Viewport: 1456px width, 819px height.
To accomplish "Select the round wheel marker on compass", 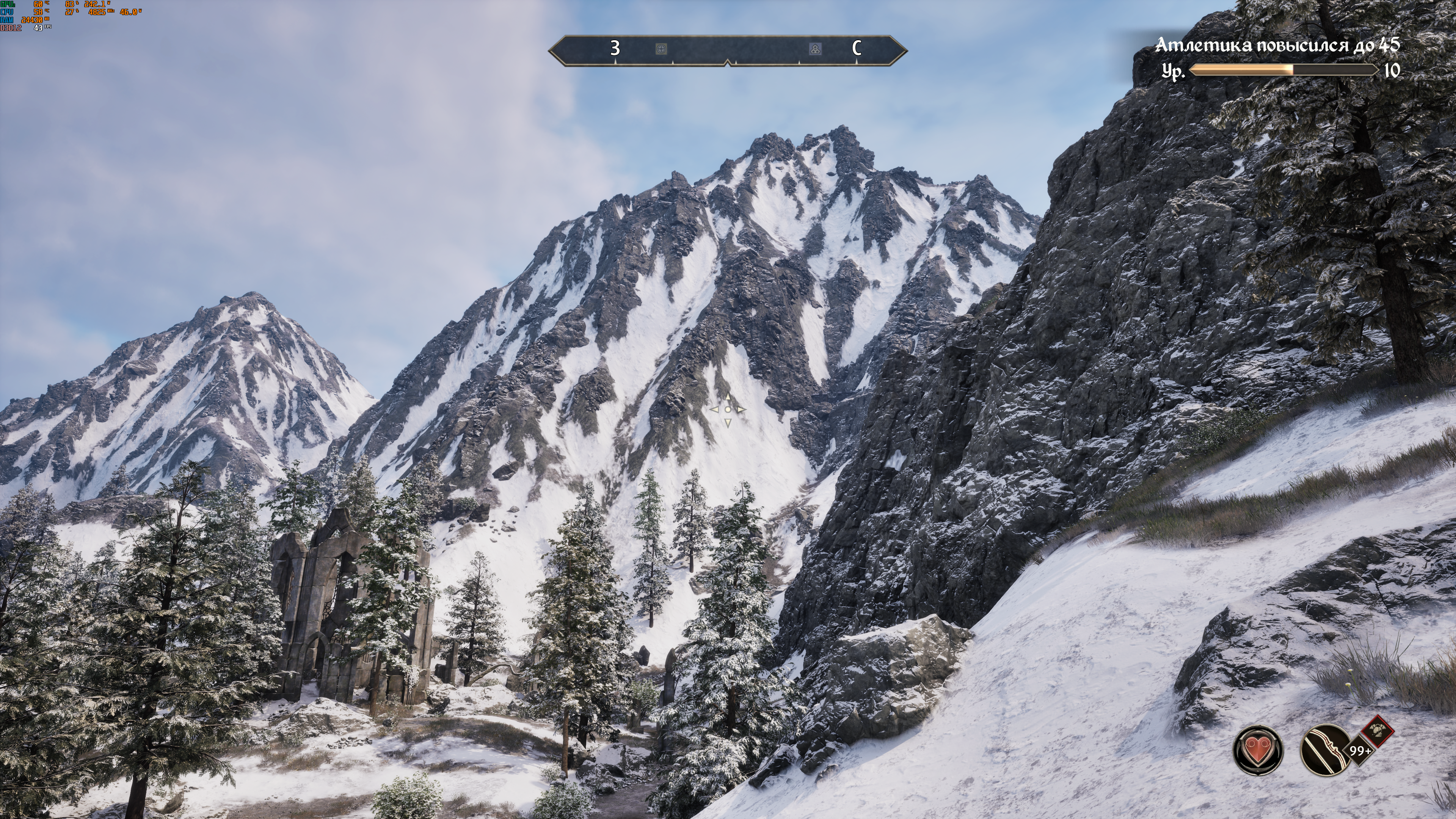I will point(661,49).
